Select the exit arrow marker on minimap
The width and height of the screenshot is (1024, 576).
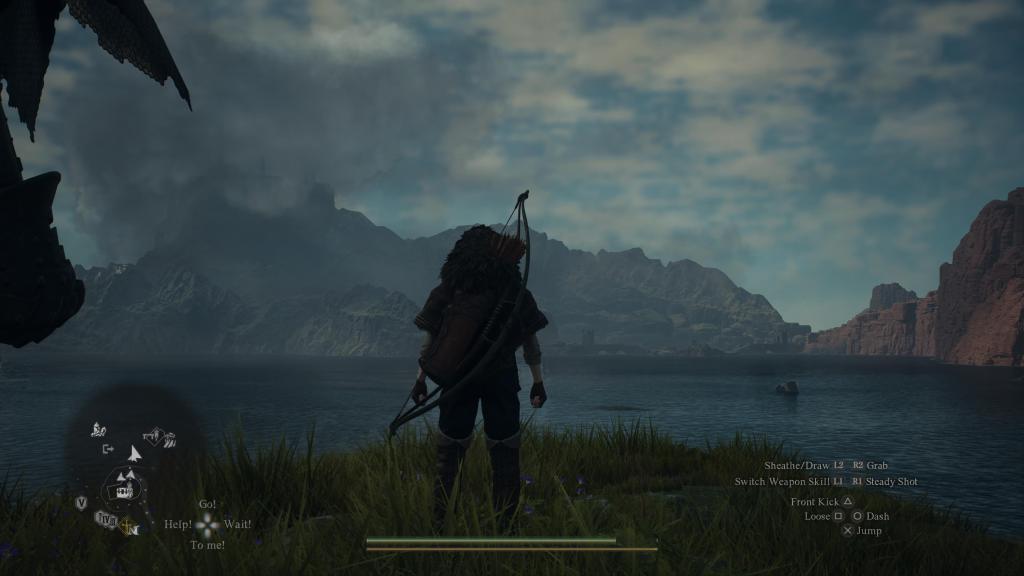tap(108, 449)
